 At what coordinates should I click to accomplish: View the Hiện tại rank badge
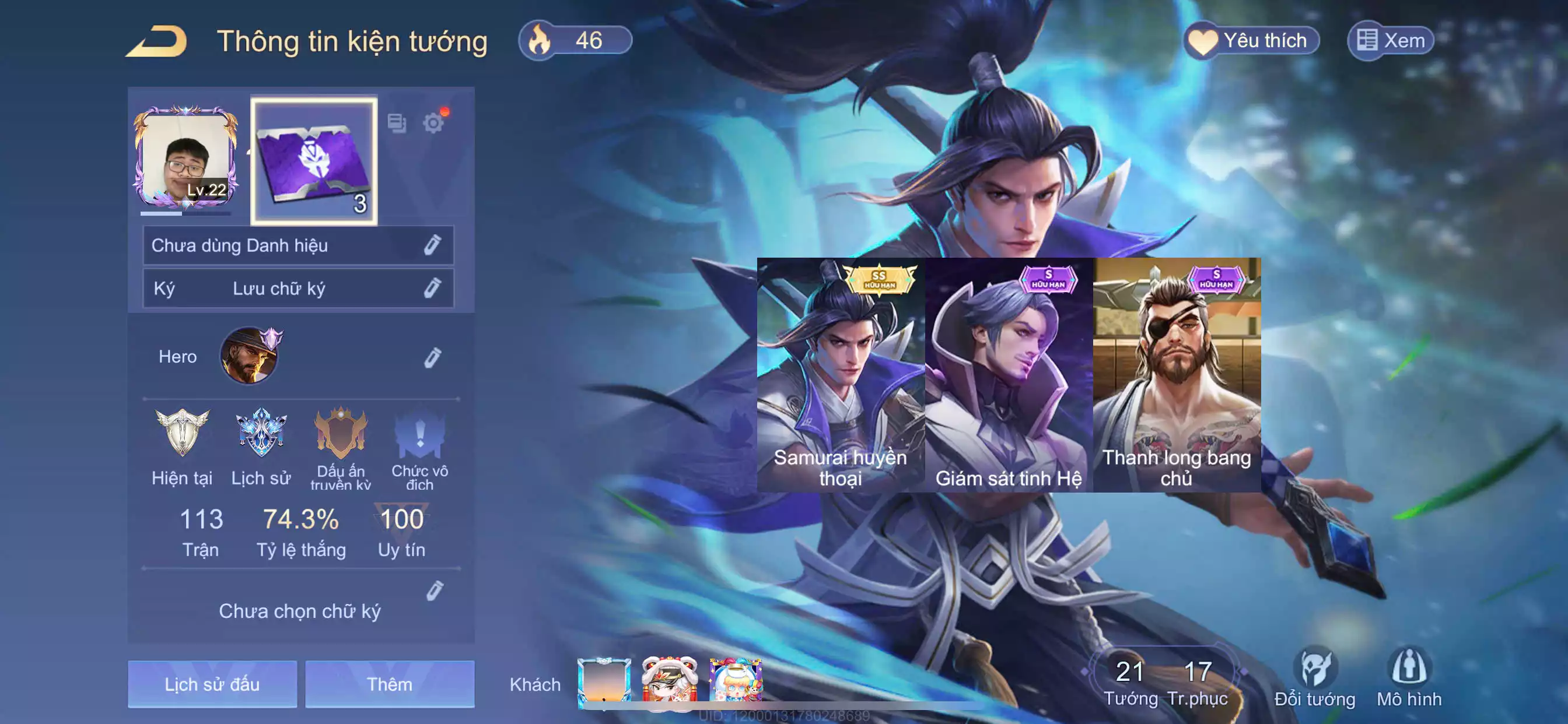[x=182, y=433]
